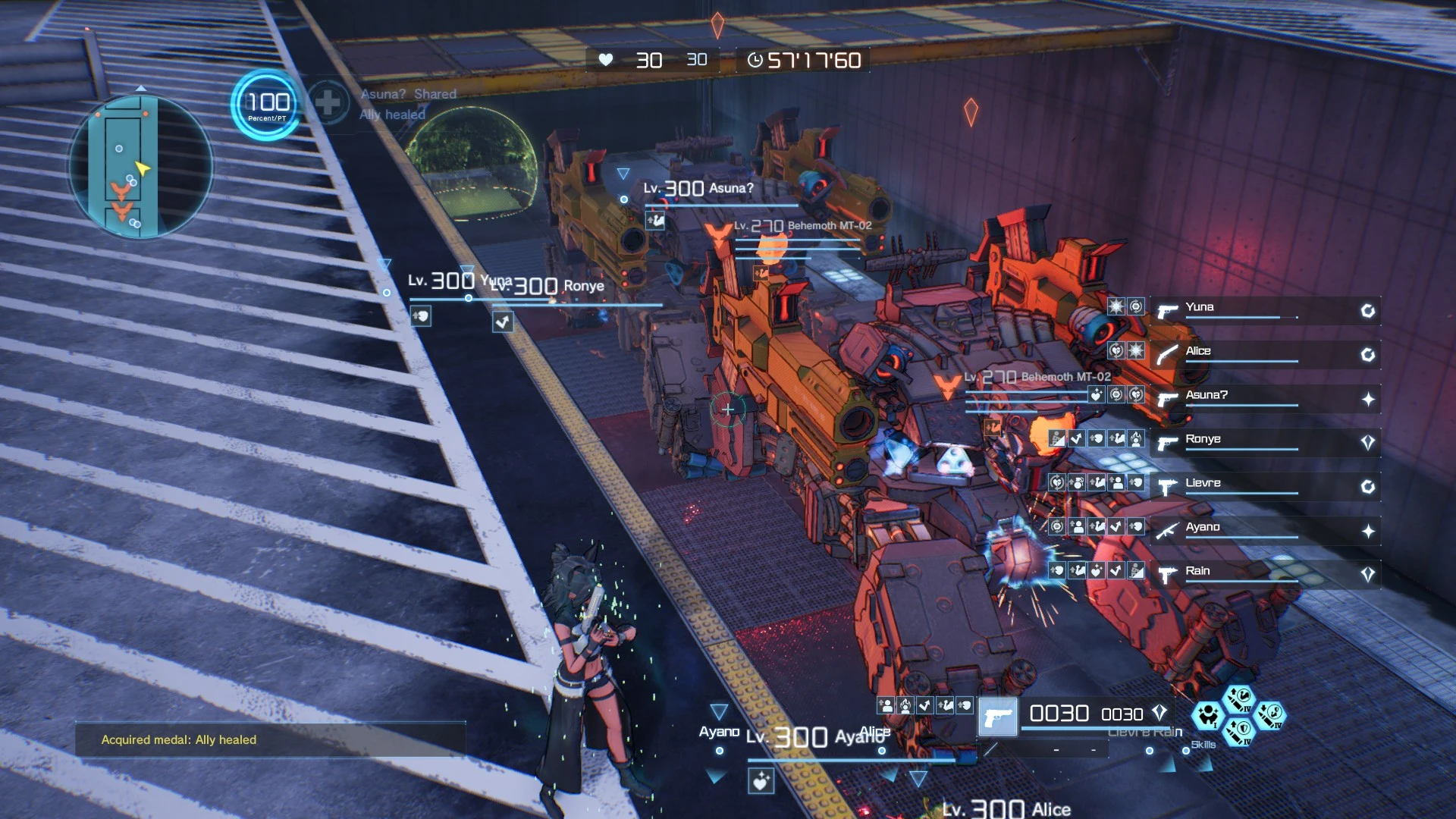Image resolution: width=1456 pixels, height=819 pixels.
Task: Click the circular minimap
Action: point(141,166)
